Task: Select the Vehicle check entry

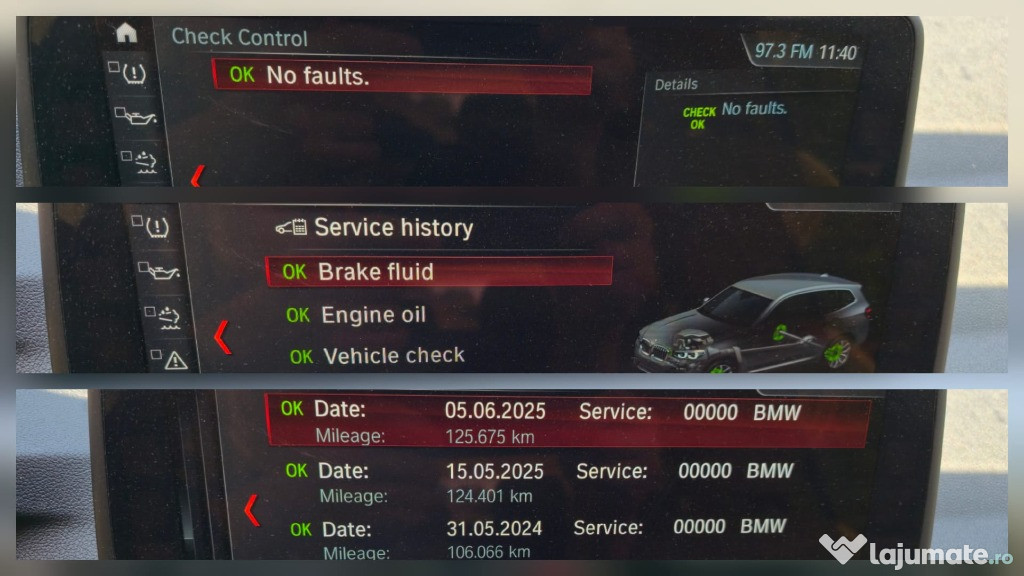Action: pyautogui.click(x=393, y=356)
